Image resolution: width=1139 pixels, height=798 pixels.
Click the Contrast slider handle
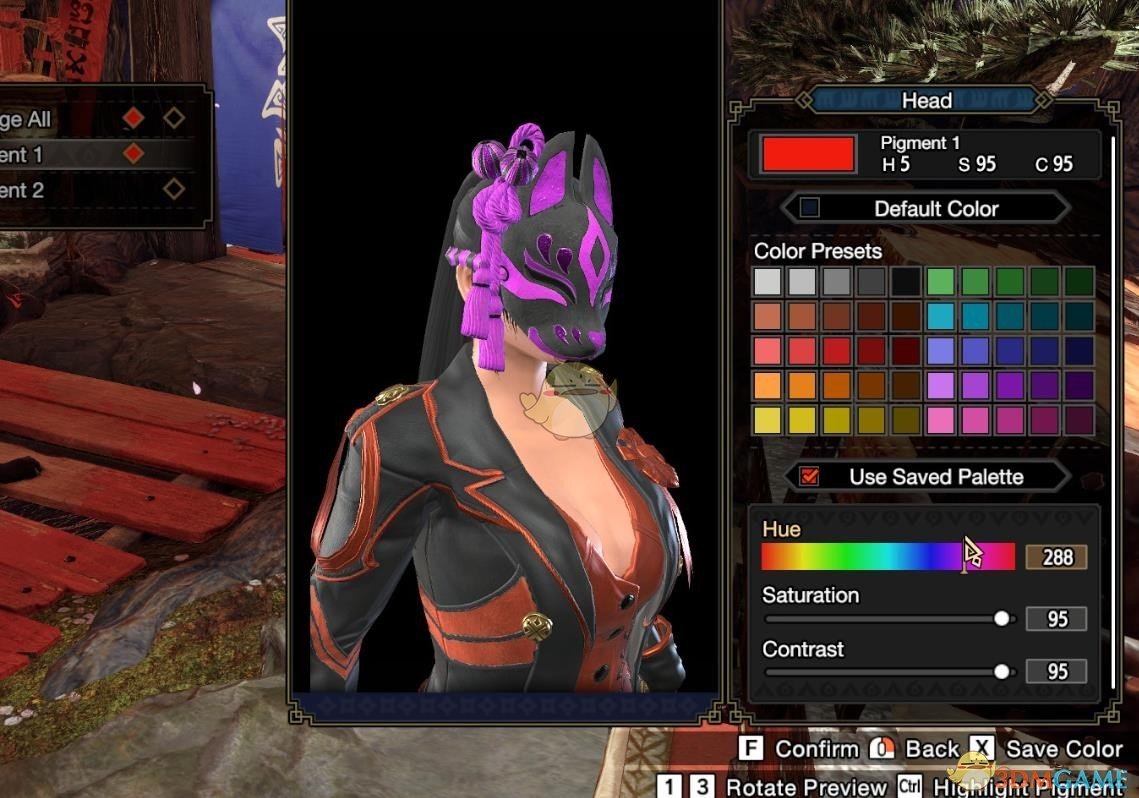1002,673
